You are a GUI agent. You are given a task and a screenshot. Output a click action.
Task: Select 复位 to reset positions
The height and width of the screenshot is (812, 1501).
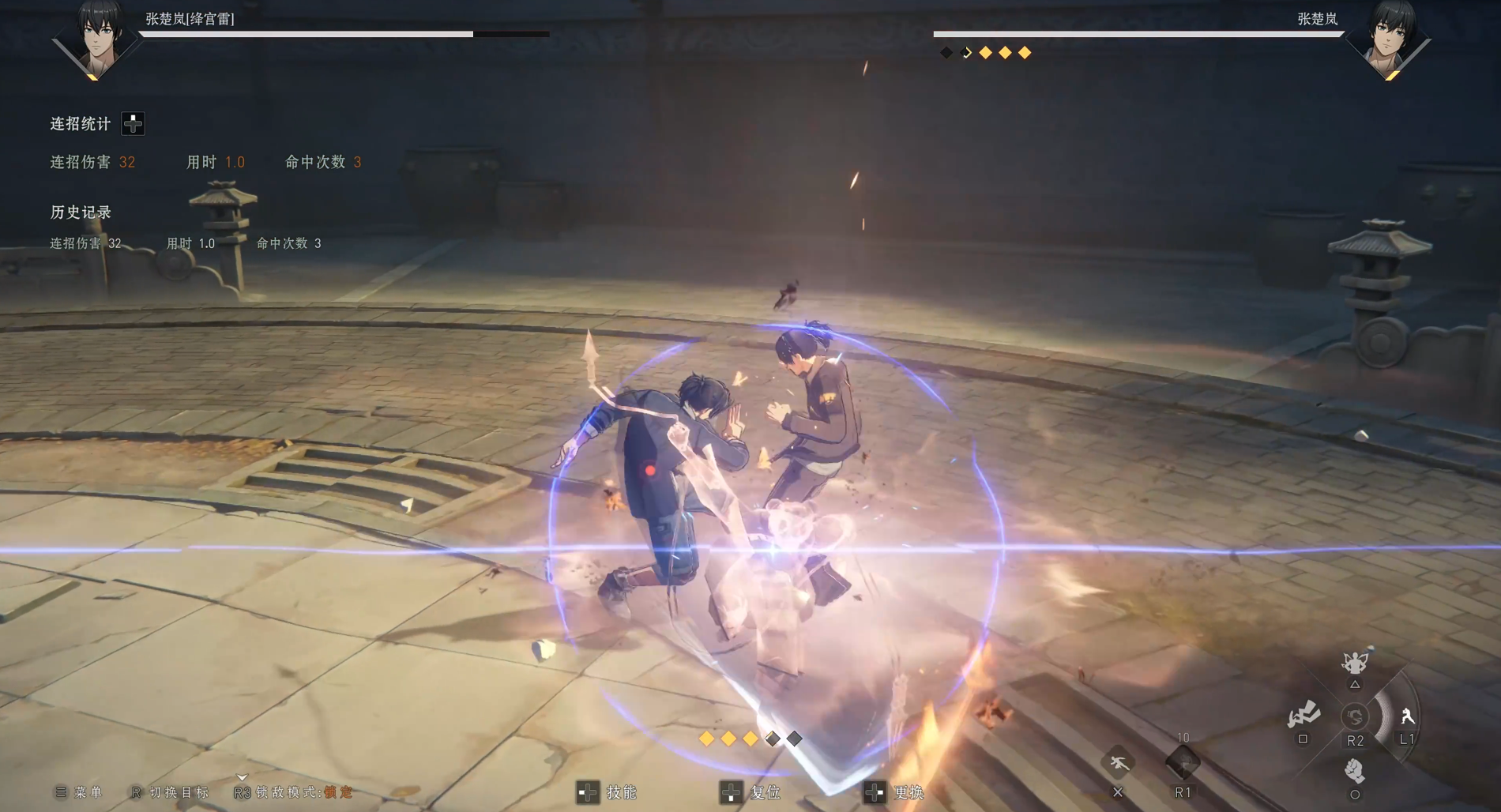point(751,792)
